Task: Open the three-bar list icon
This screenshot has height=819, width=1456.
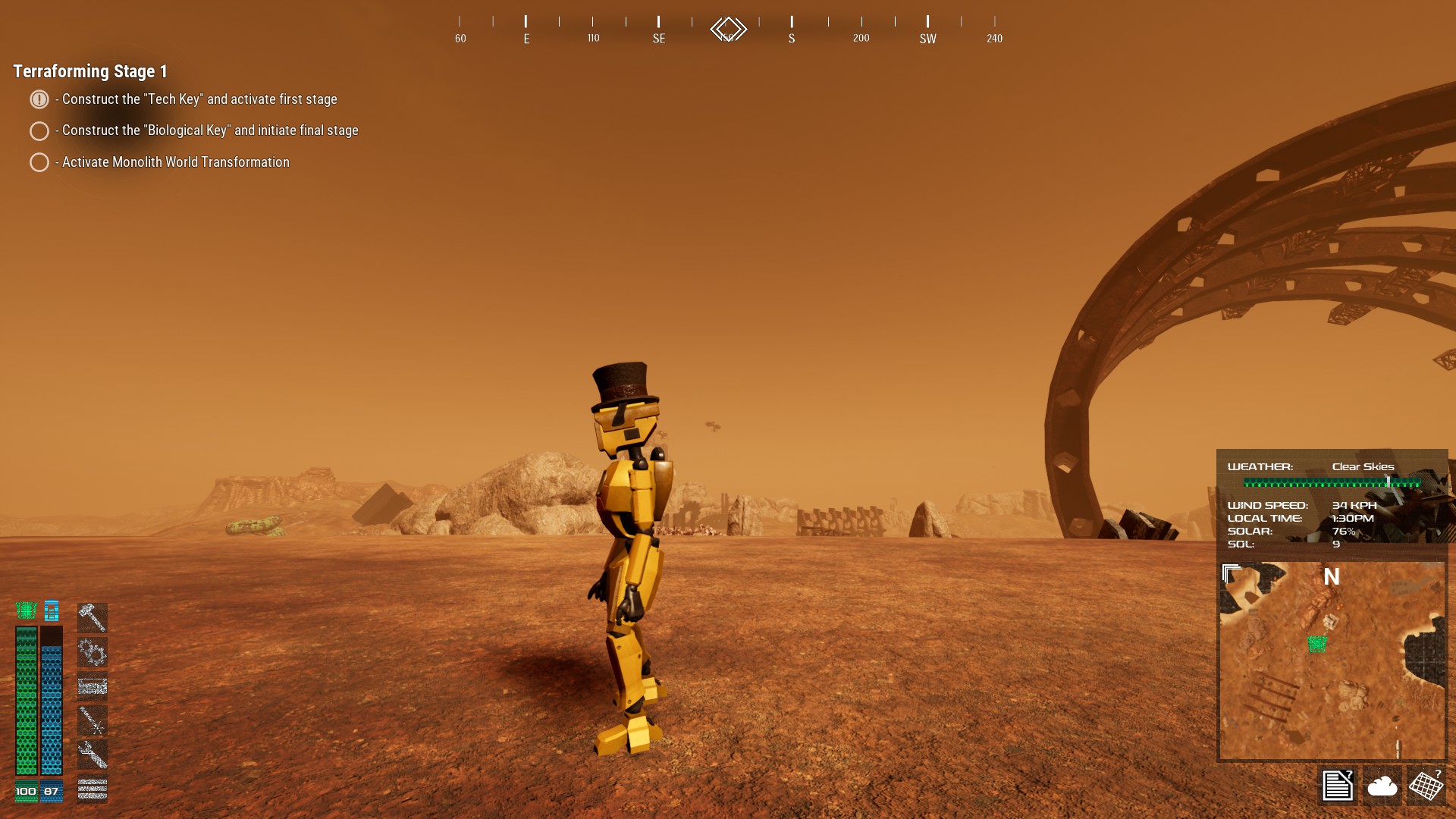Action: [x=93, y=789]
